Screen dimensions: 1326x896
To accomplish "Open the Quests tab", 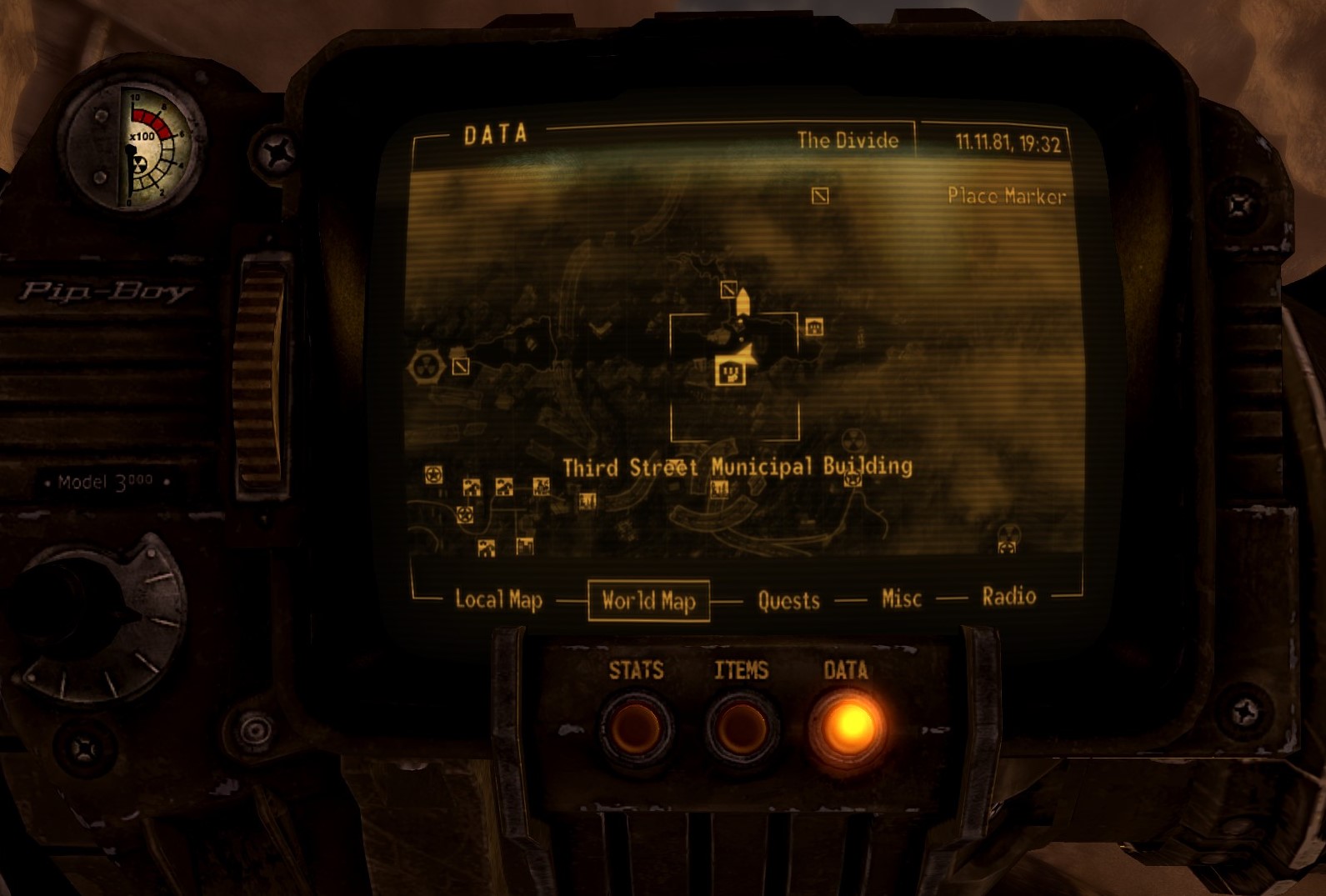I will [788, 599].
